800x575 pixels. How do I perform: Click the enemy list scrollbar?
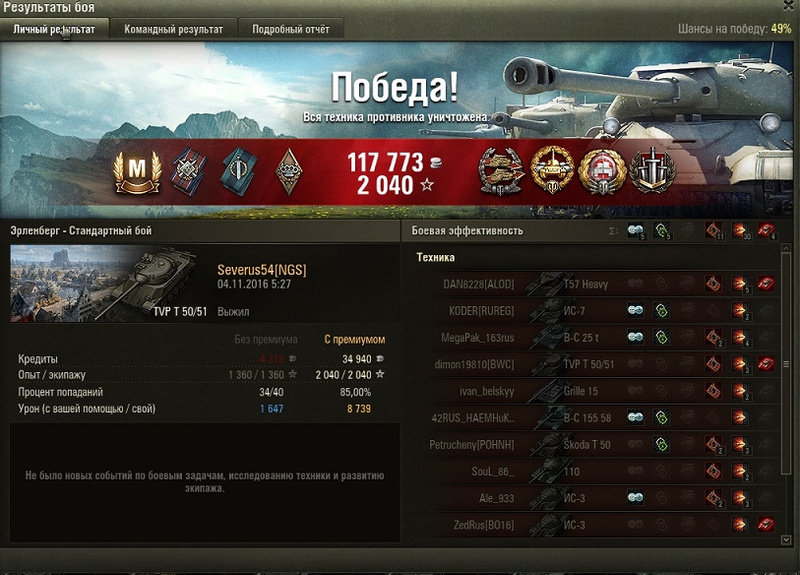(x=786, y=364)
